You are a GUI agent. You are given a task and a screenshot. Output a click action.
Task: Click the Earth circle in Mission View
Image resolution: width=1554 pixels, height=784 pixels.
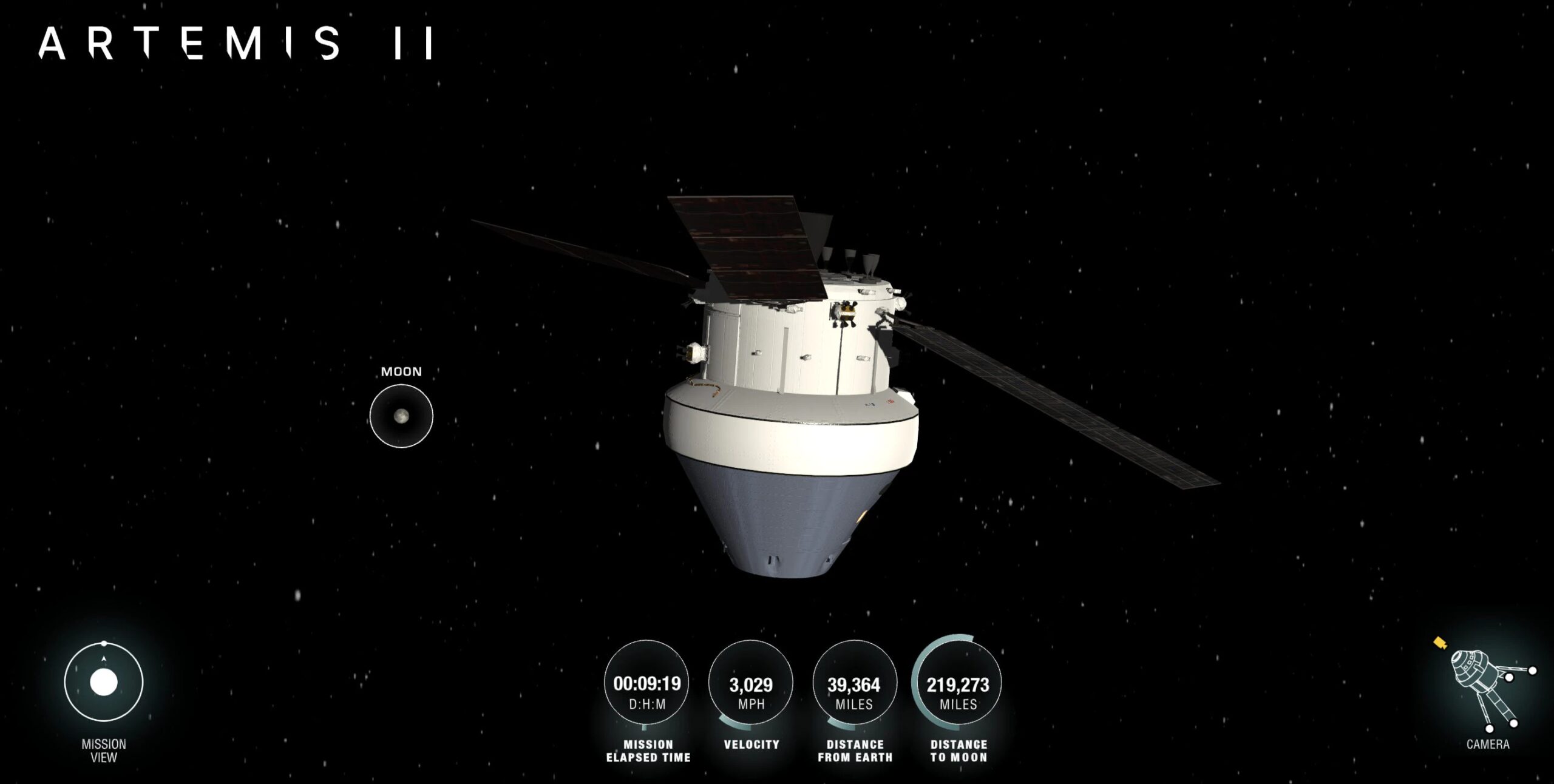click(104, 682)
